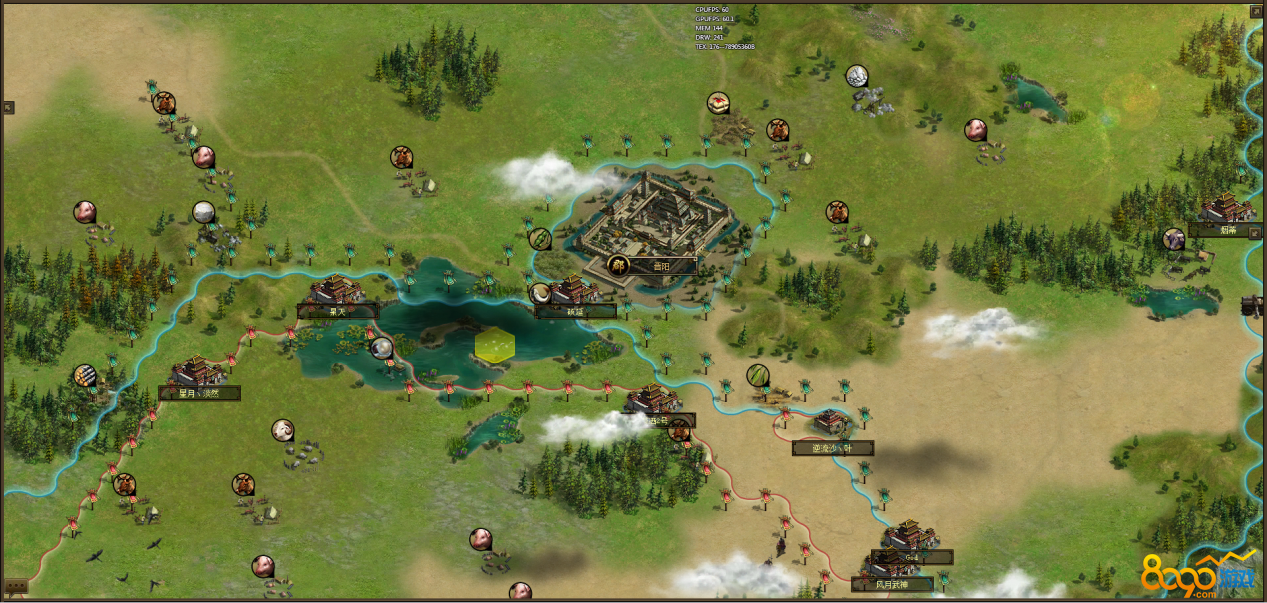
Task: Choose the white ram resource marker
Action: point(283,430)
